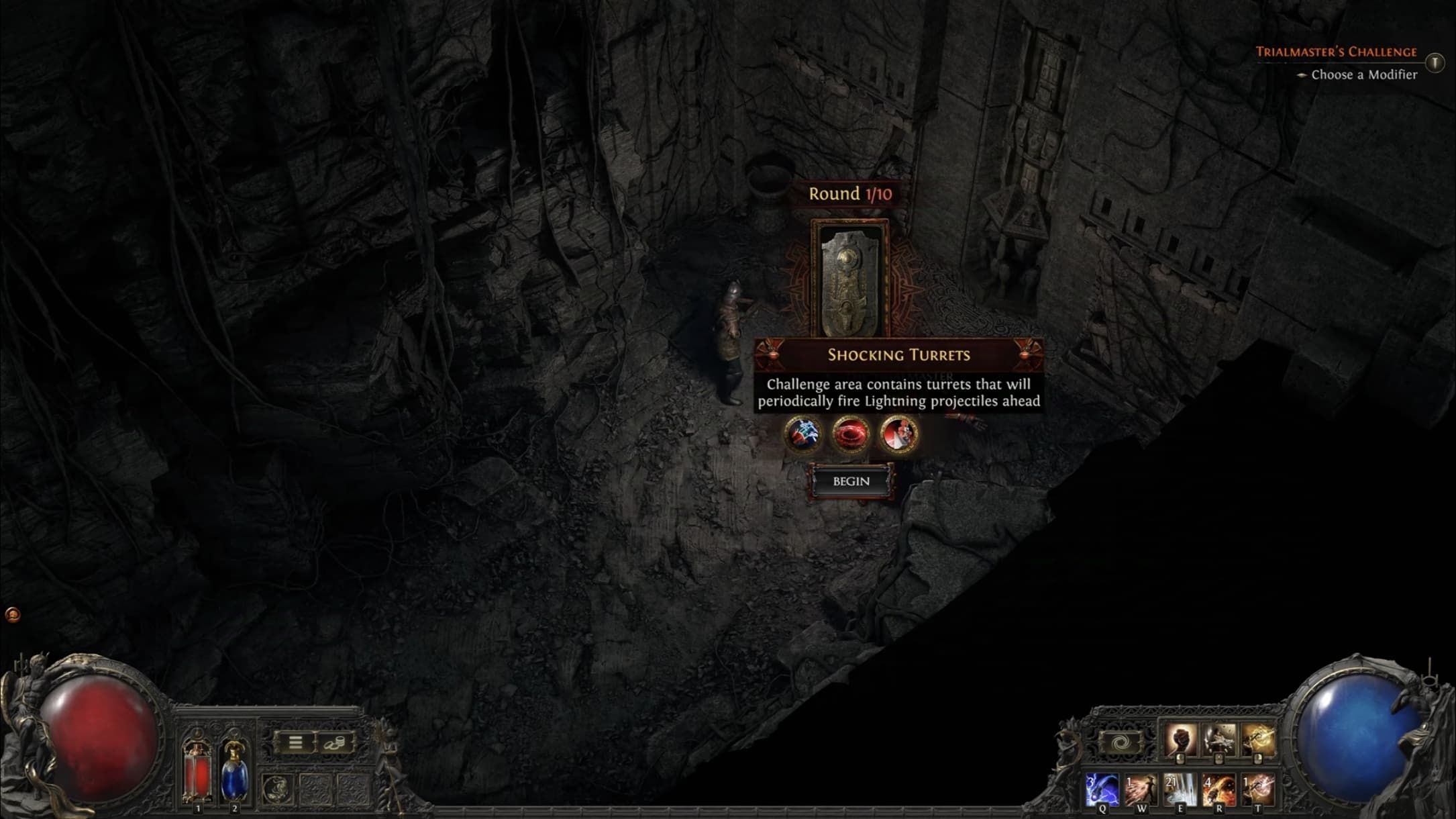Select the golden swirl strike skill
1456x819 pixels.
(1257, 740)
